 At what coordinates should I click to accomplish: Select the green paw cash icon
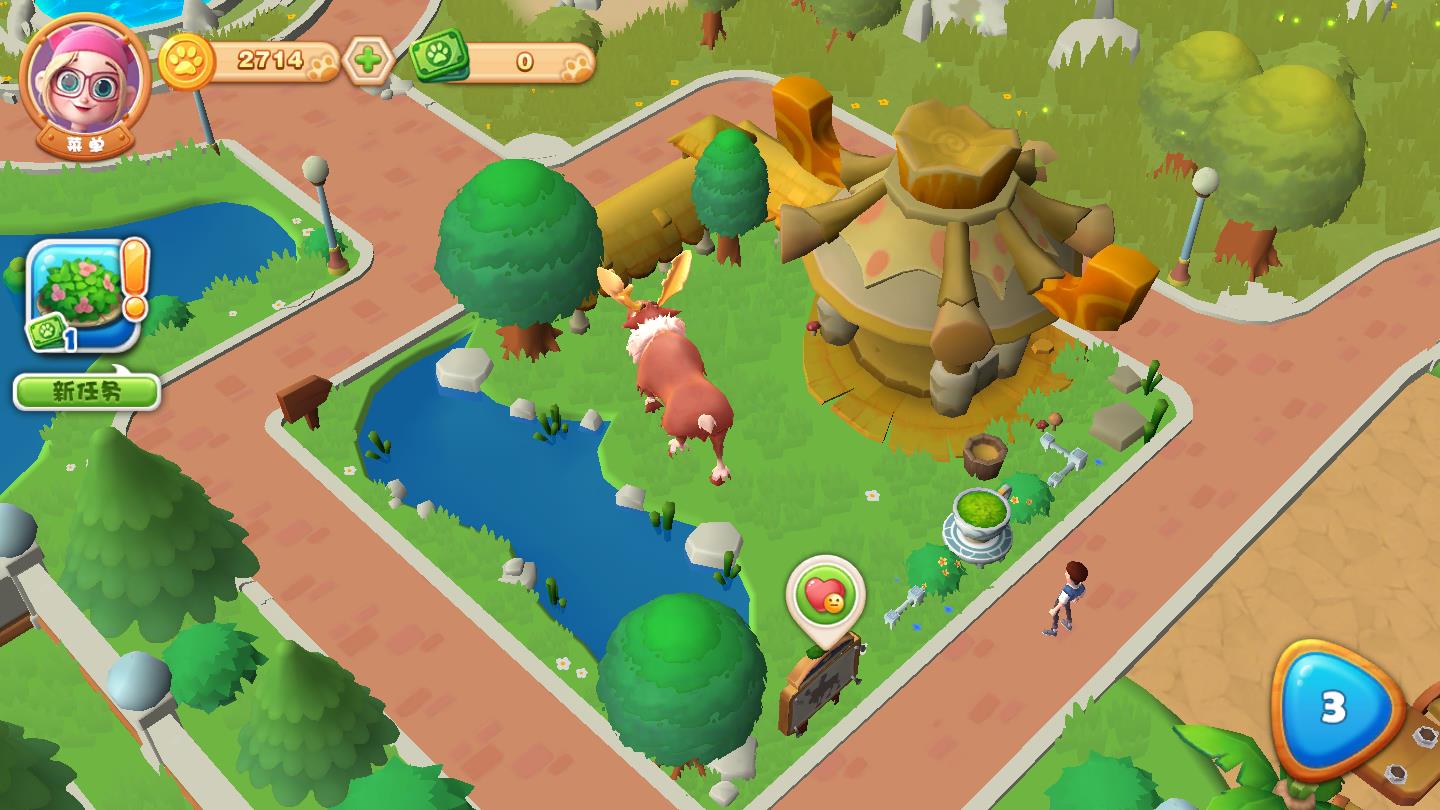[439, 57]
